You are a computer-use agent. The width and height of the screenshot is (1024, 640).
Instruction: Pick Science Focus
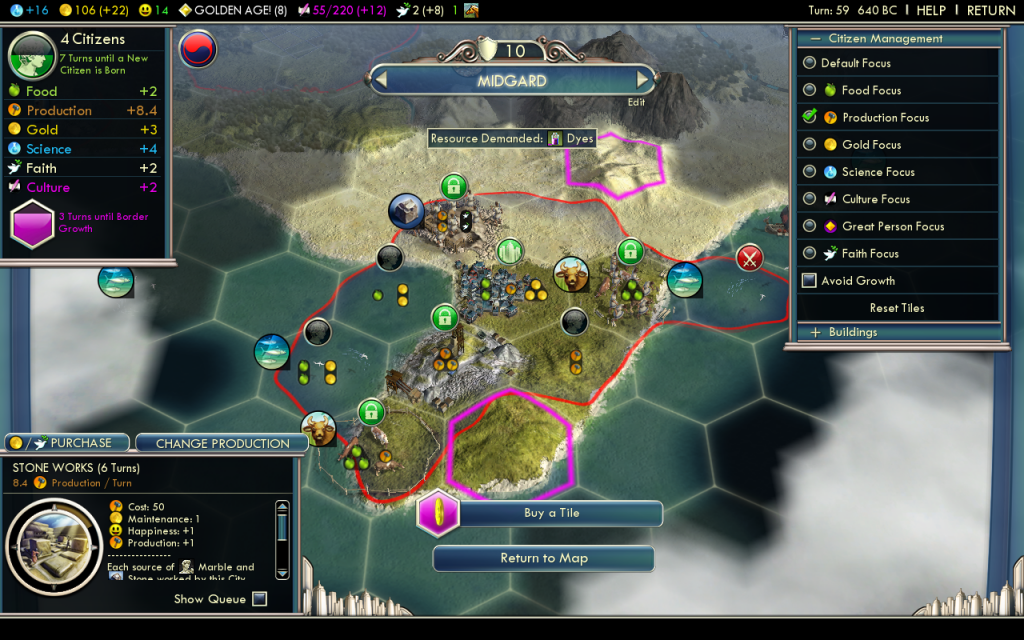(810, 172)
